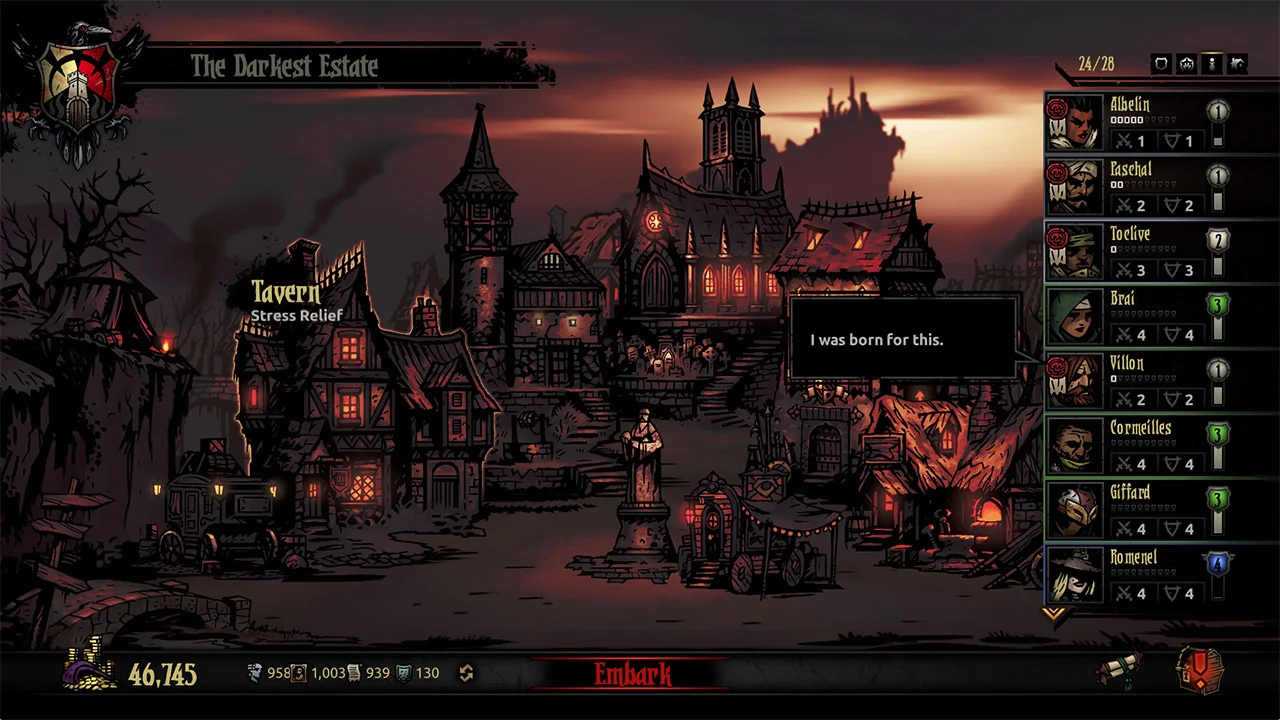Image resolution: width=1280 pixels, height=720 pixels.
Task: Toggle the shield roster filter
Action: [x=1160, y=63]
